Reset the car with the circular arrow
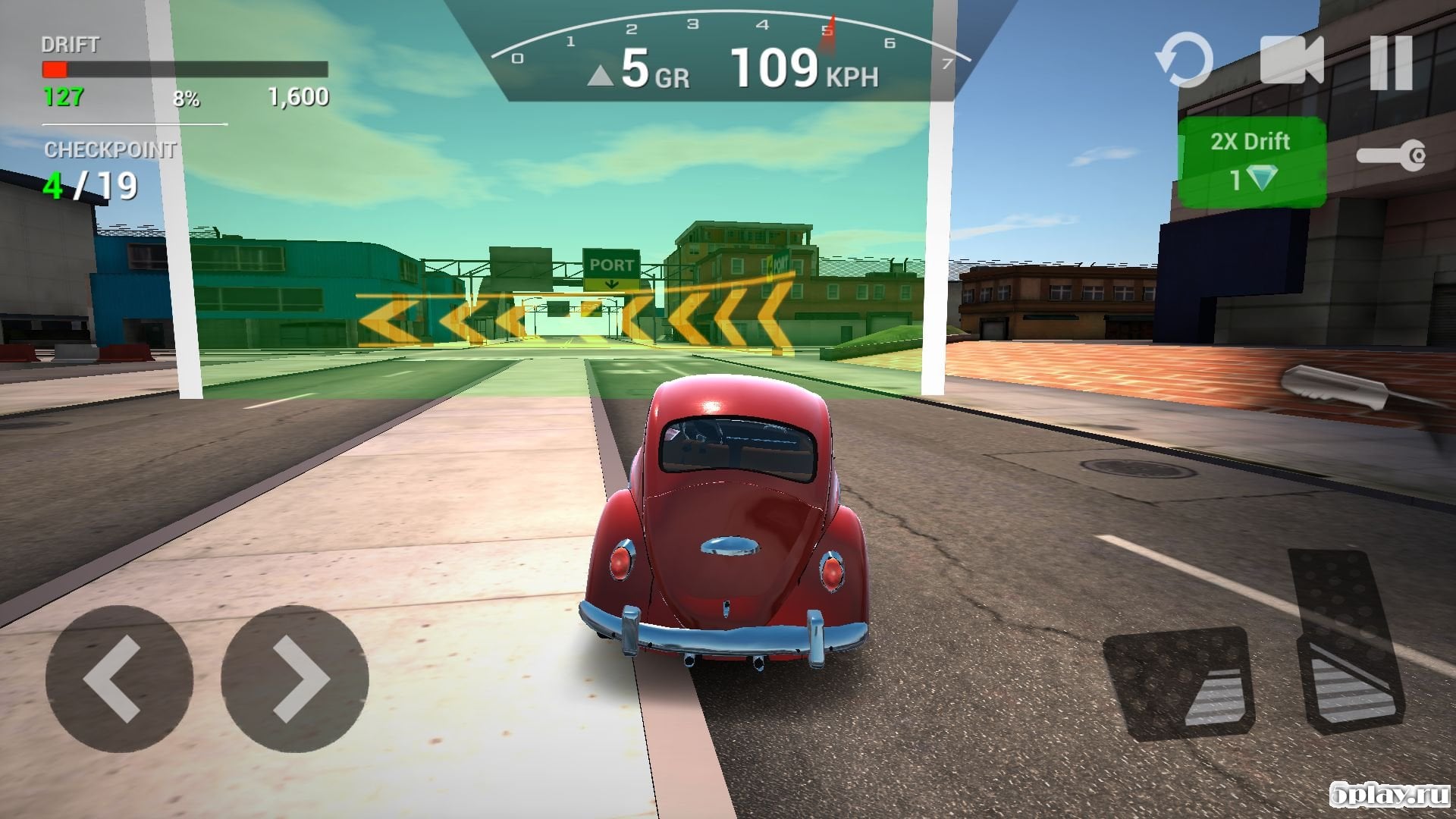 [x=1184, y=61]
